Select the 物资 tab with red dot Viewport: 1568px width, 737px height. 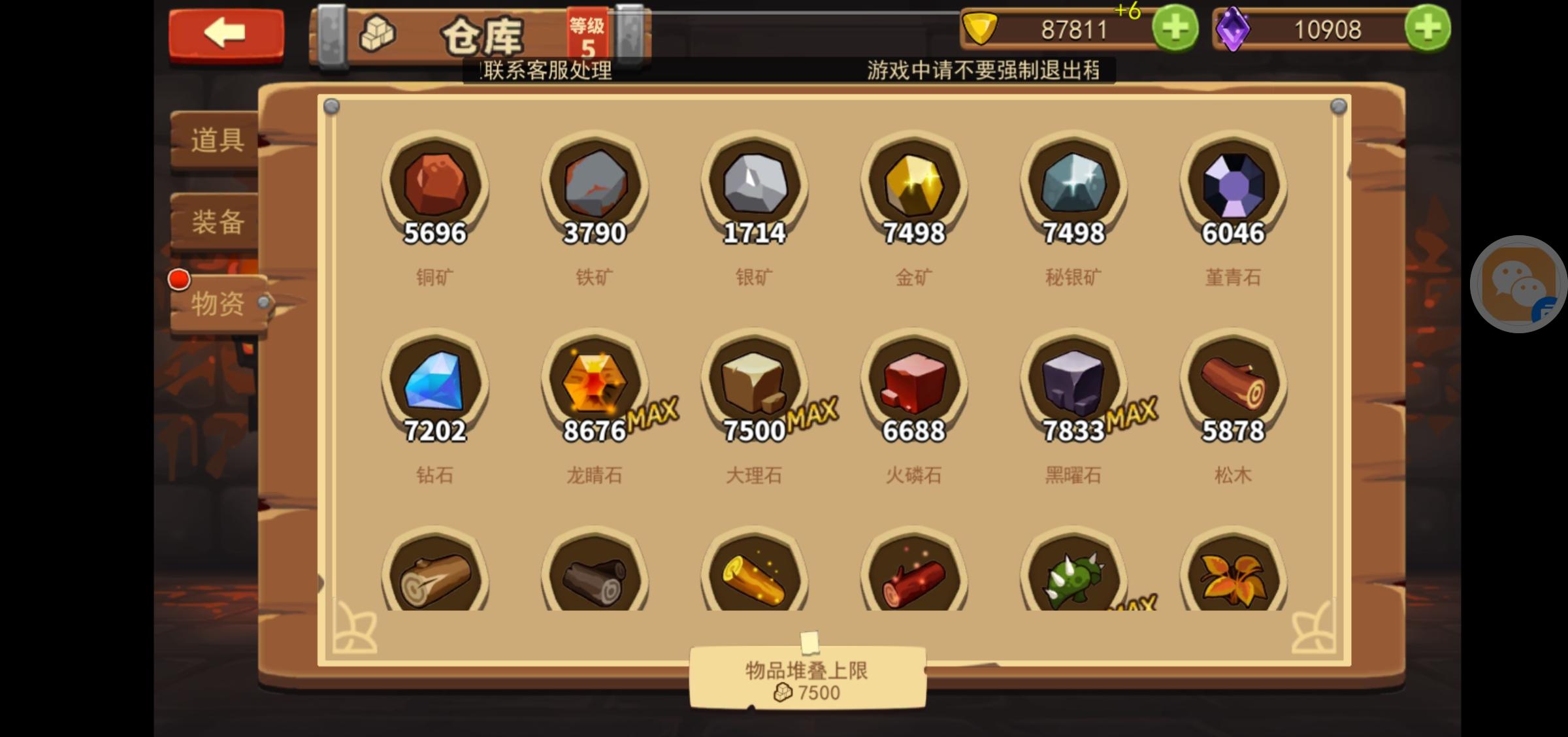coord(216,304)
